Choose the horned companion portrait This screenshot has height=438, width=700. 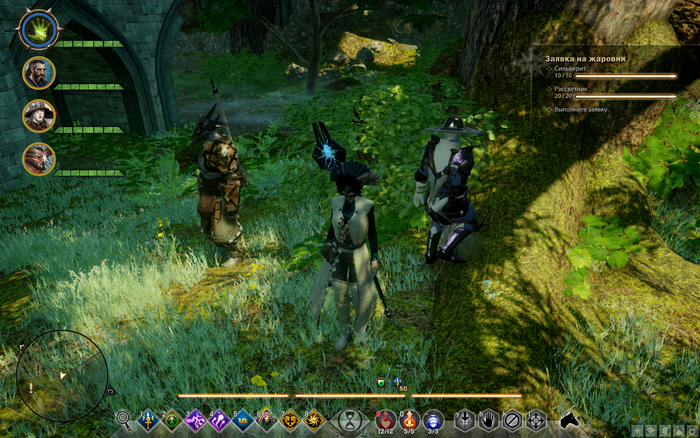click(x=38, y=158)
